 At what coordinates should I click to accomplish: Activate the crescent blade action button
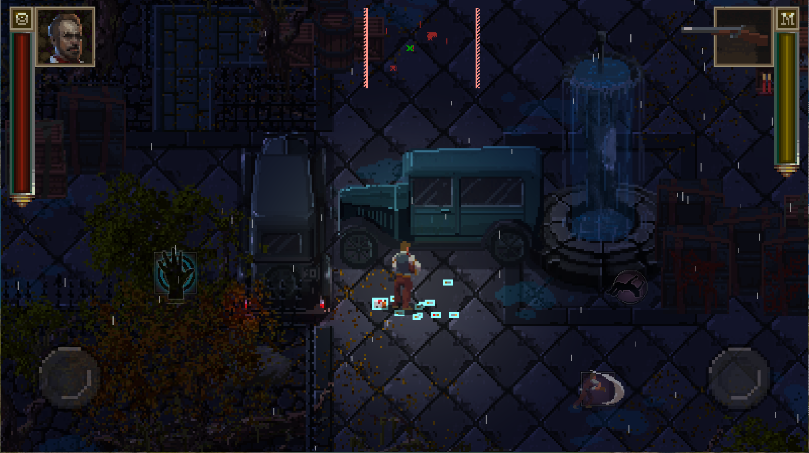click(602, 388)
